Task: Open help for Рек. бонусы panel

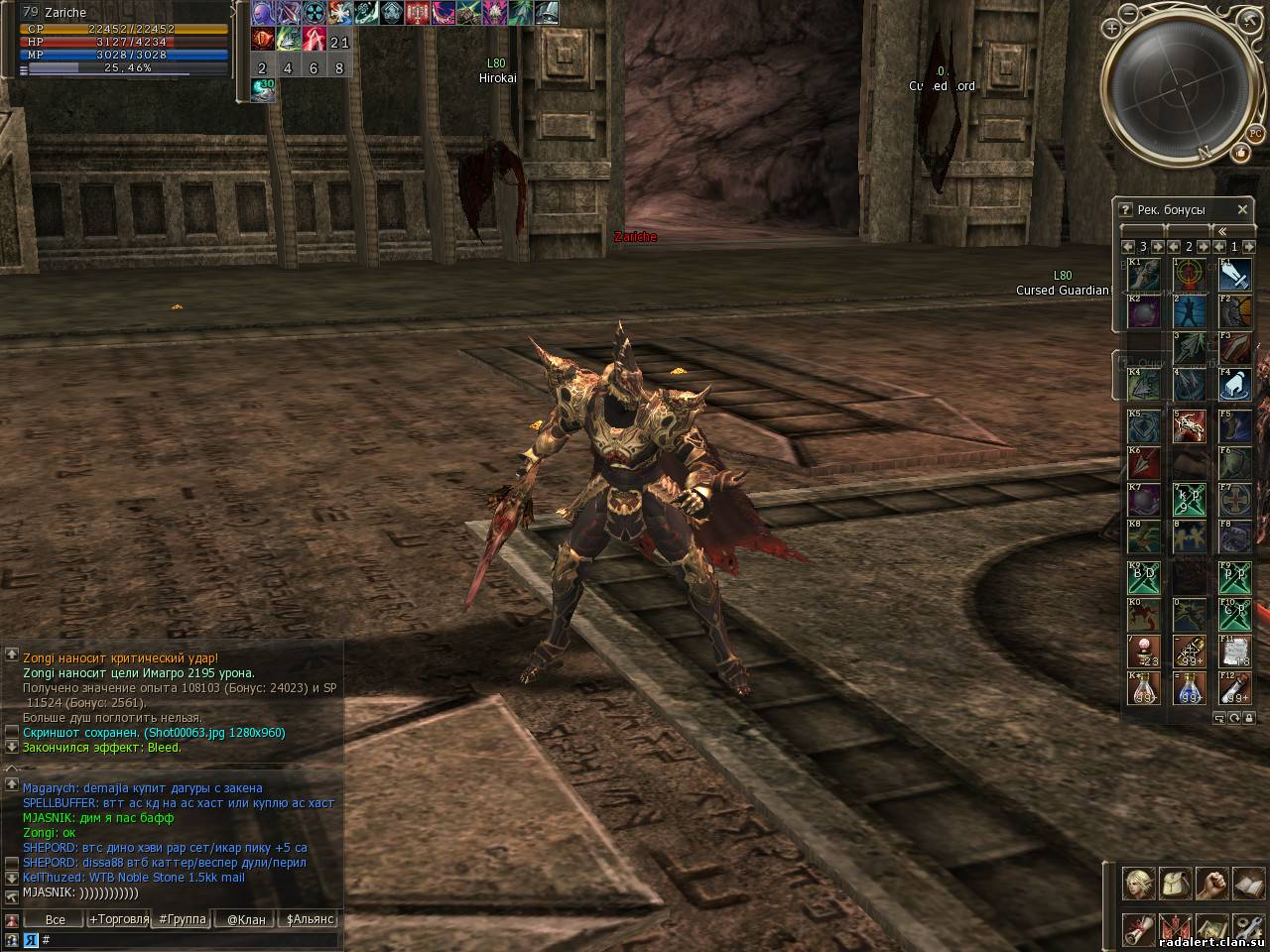Action: 1125,209
